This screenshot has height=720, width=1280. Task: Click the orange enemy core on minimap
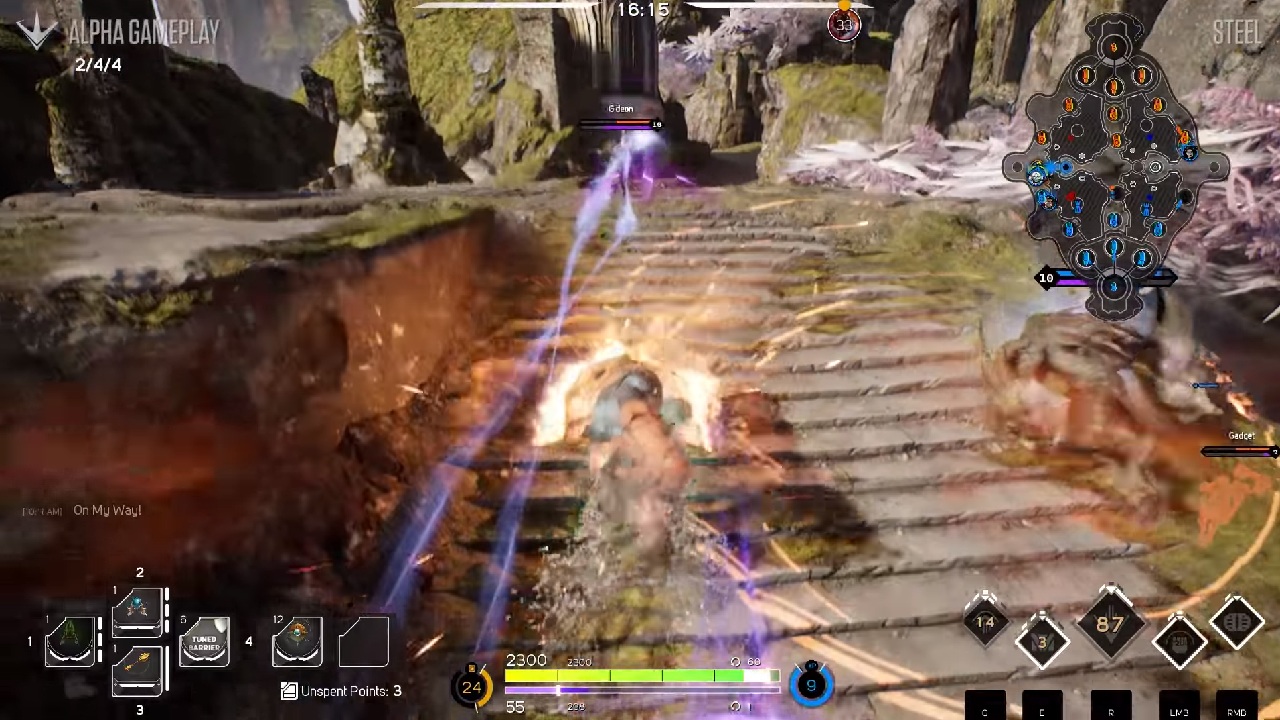(x=1114, y=46)
